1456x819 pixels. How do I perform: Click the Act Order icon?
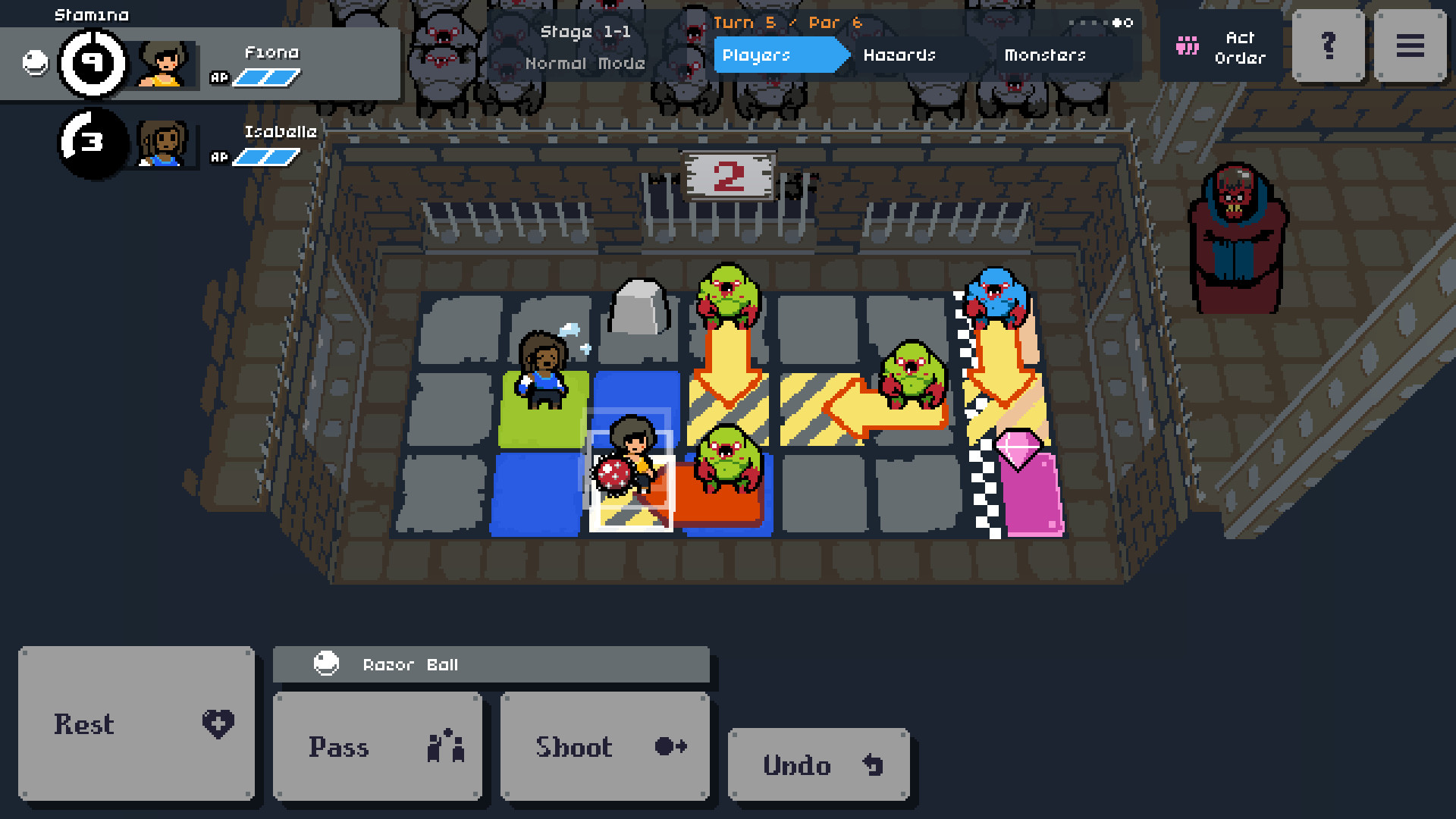[x=1187, y=46]
